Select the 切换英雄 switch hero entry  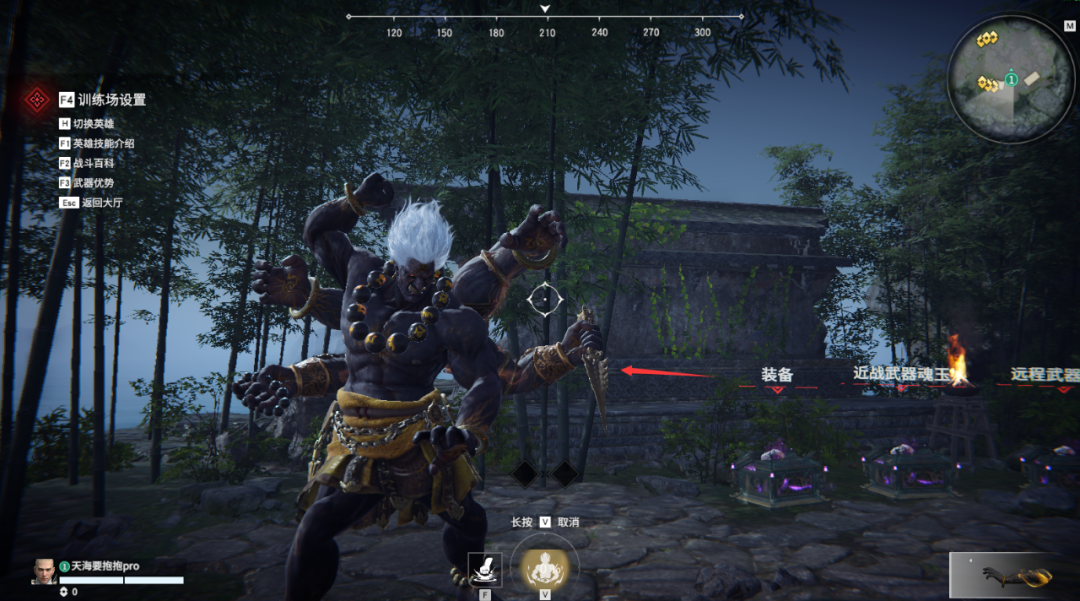point(94,124)
